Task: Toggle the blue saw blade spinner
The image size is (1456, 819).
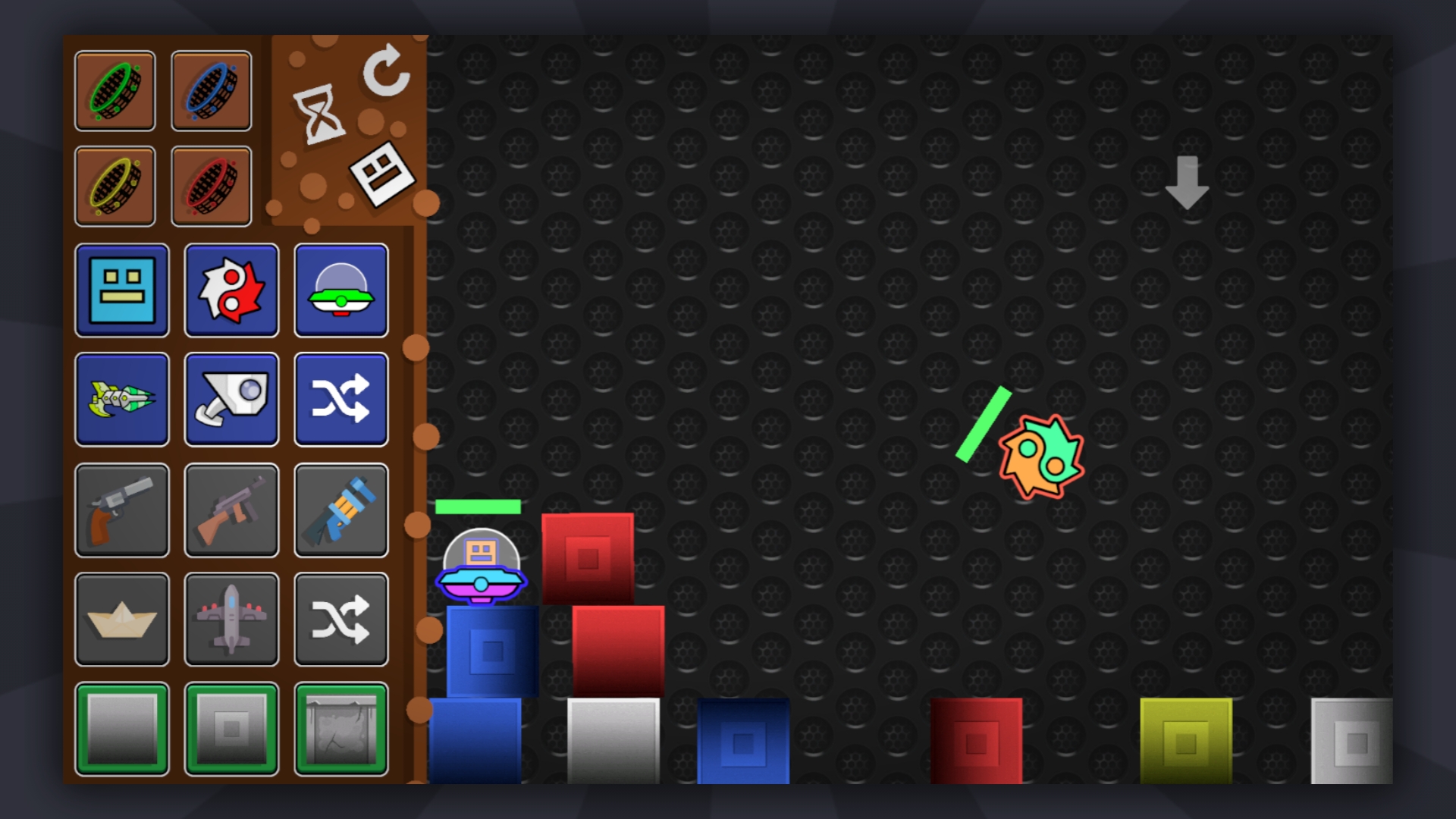Action: point(210,91)
